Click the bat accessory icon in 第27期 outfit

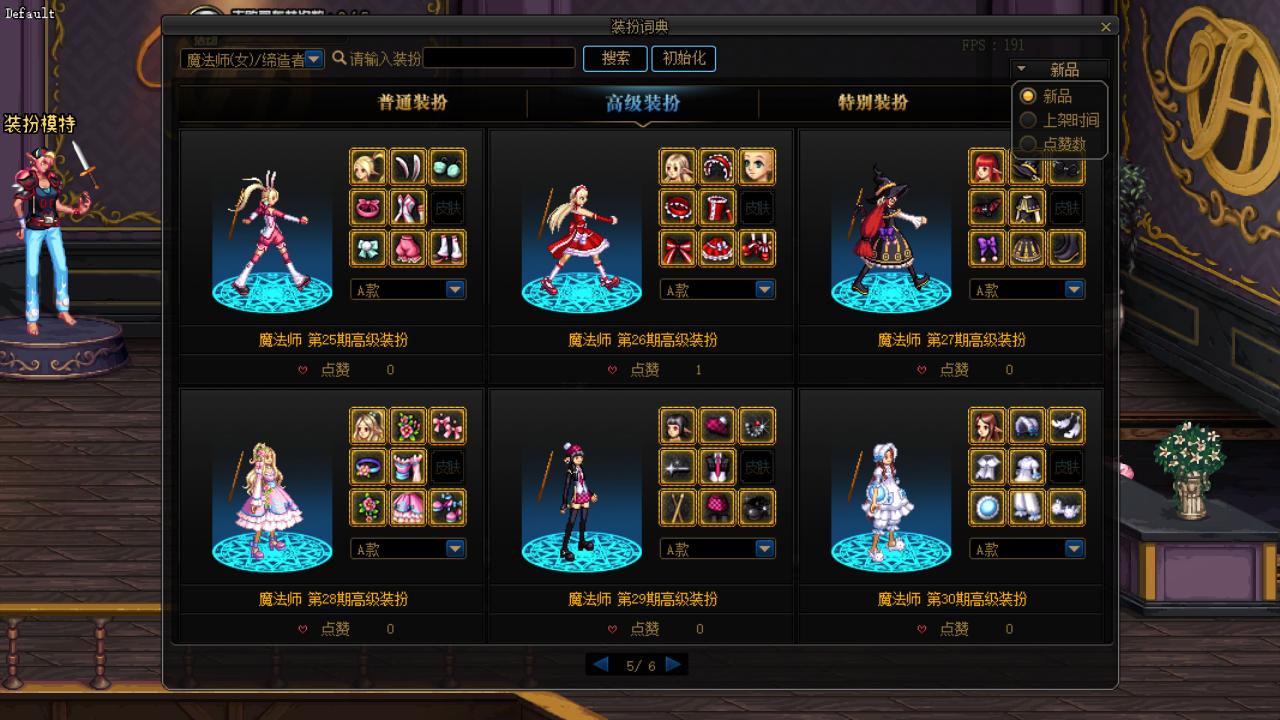pyautogui.click(x=987, y=207)
